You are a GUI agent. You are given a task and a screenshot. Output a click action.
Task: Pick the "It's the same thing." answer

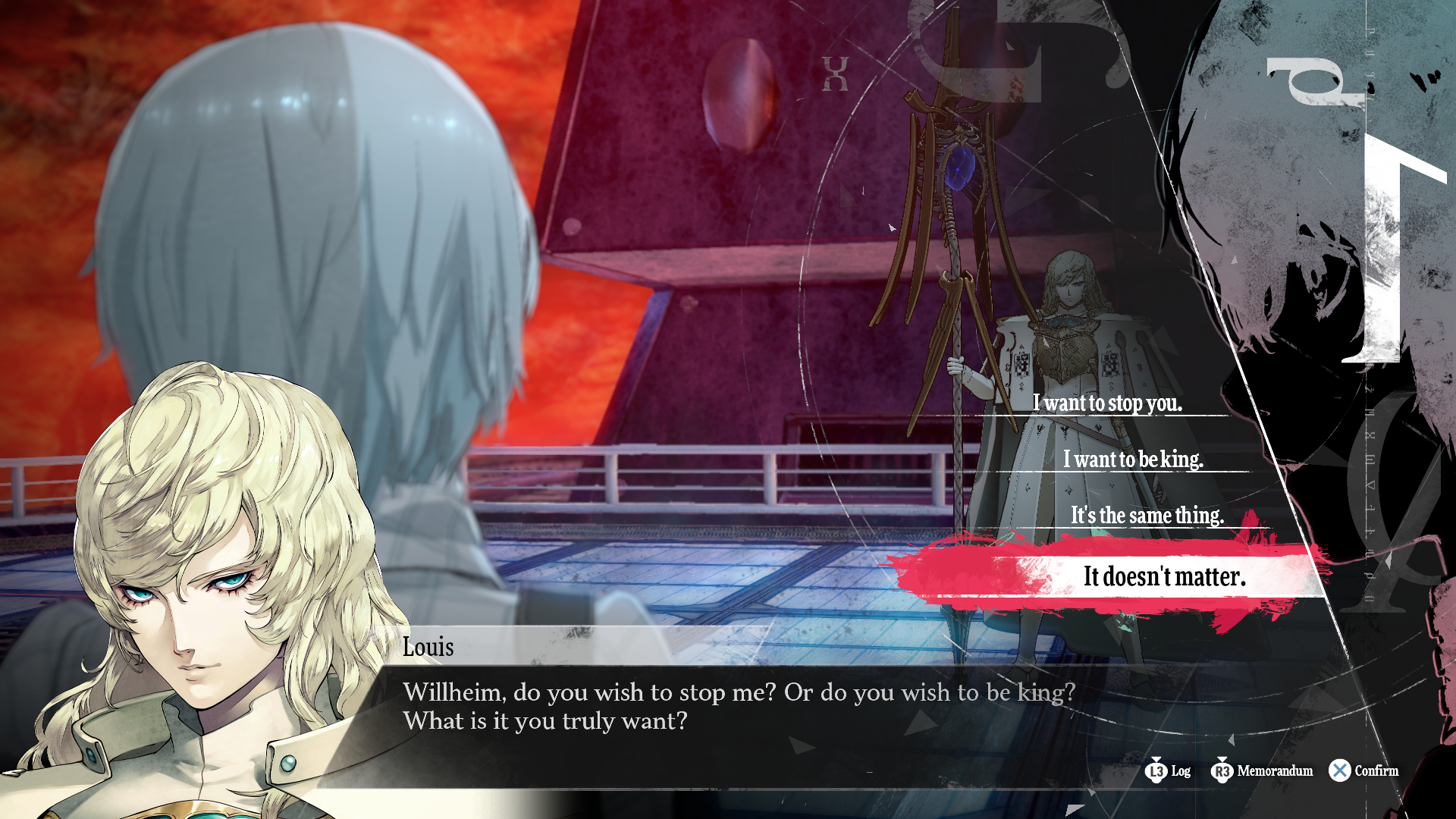[1147, 515]
